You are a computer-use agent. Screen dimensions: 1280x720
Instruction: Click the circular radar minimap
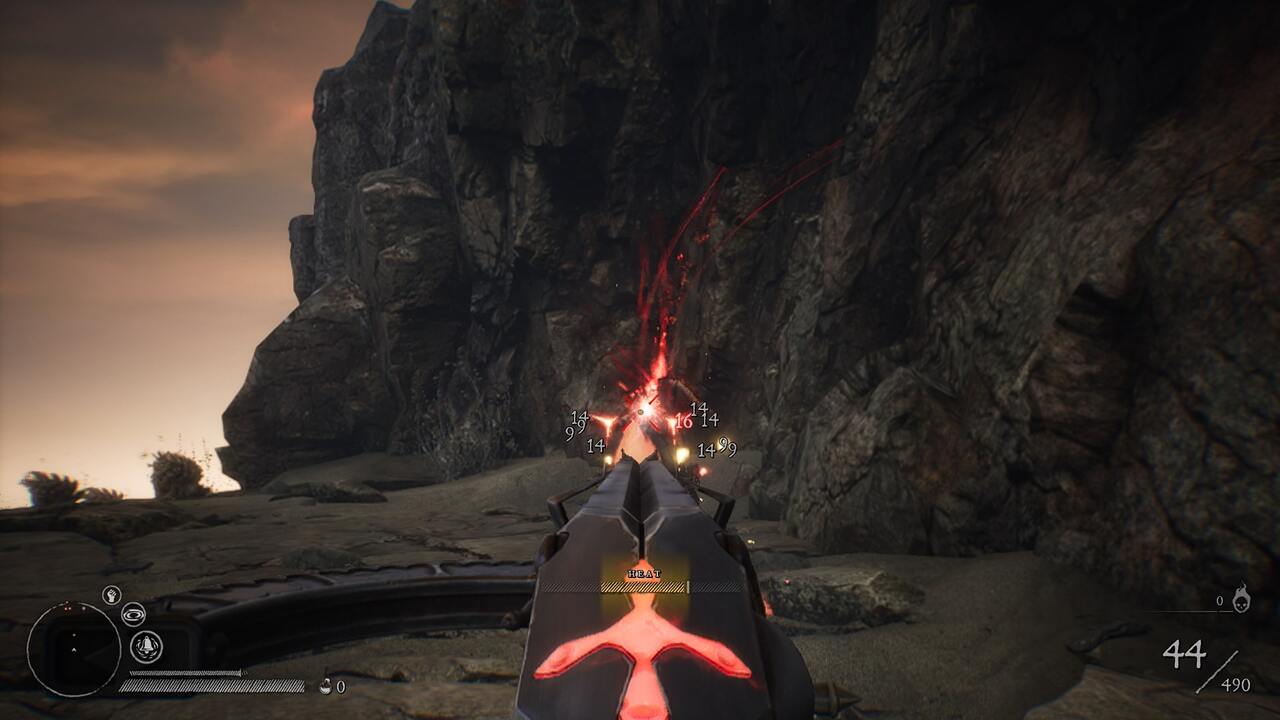pos(74,650)
